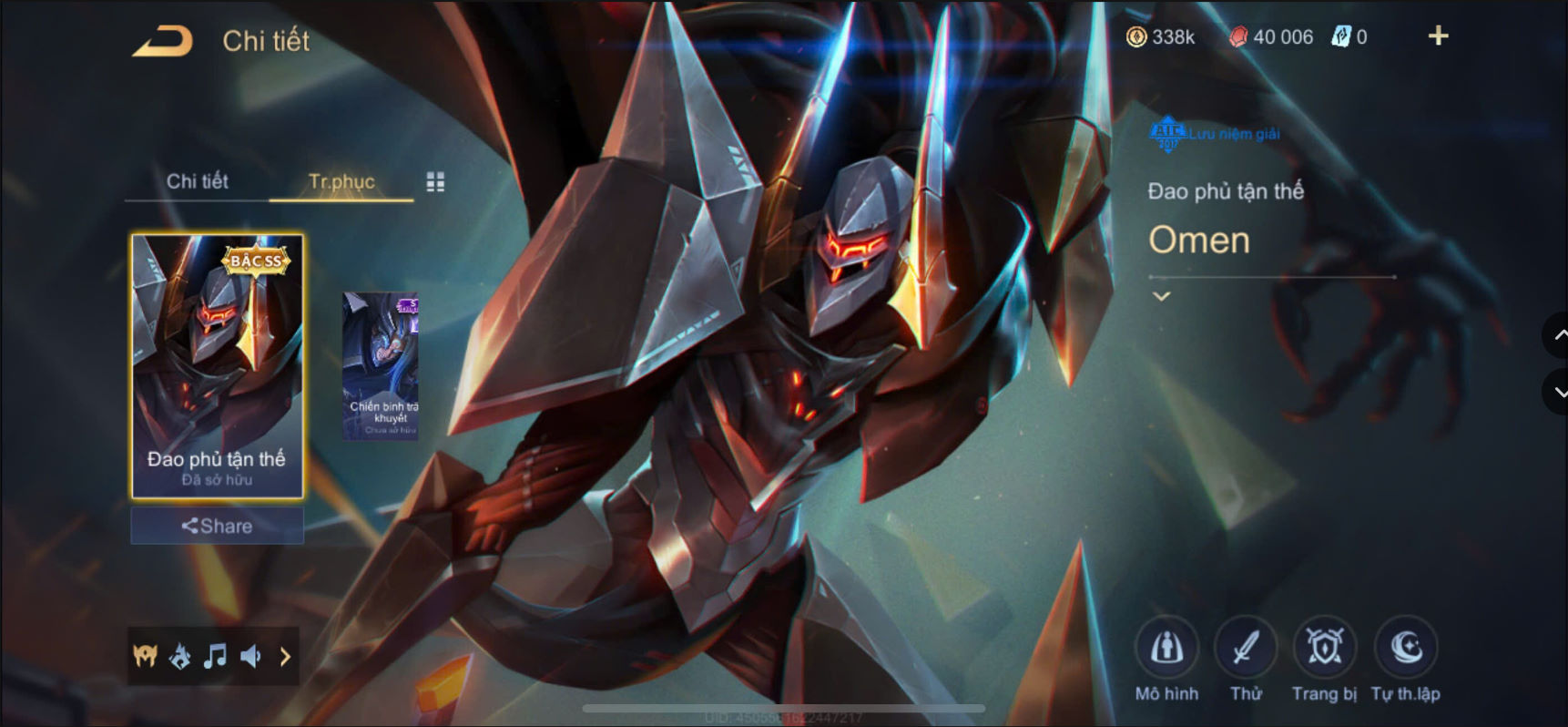
Task: Open the Tr.phục tab
Action: point(341,181)
